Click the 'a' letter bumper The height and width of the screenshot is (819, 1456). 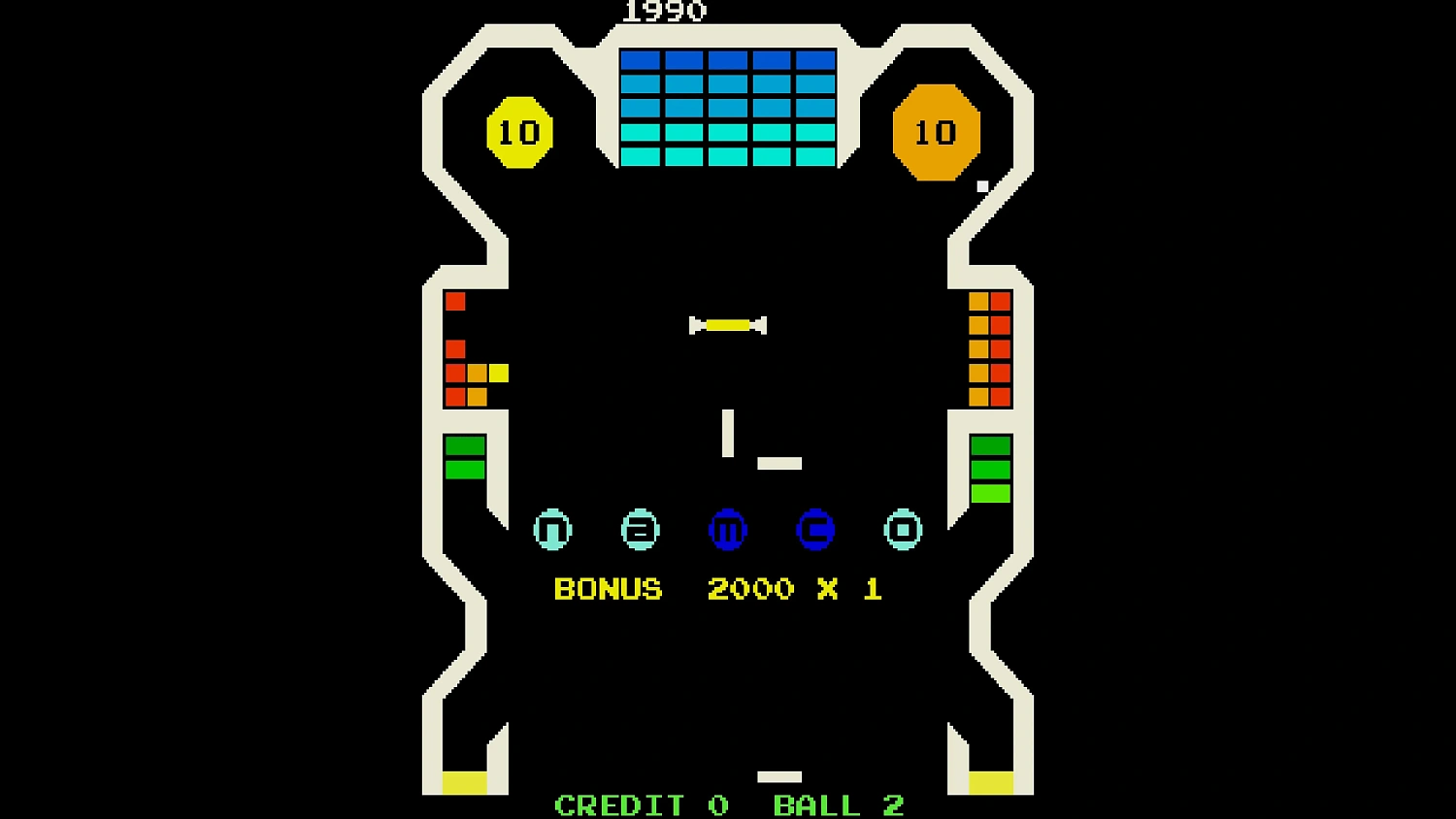[x=641, y=529]
